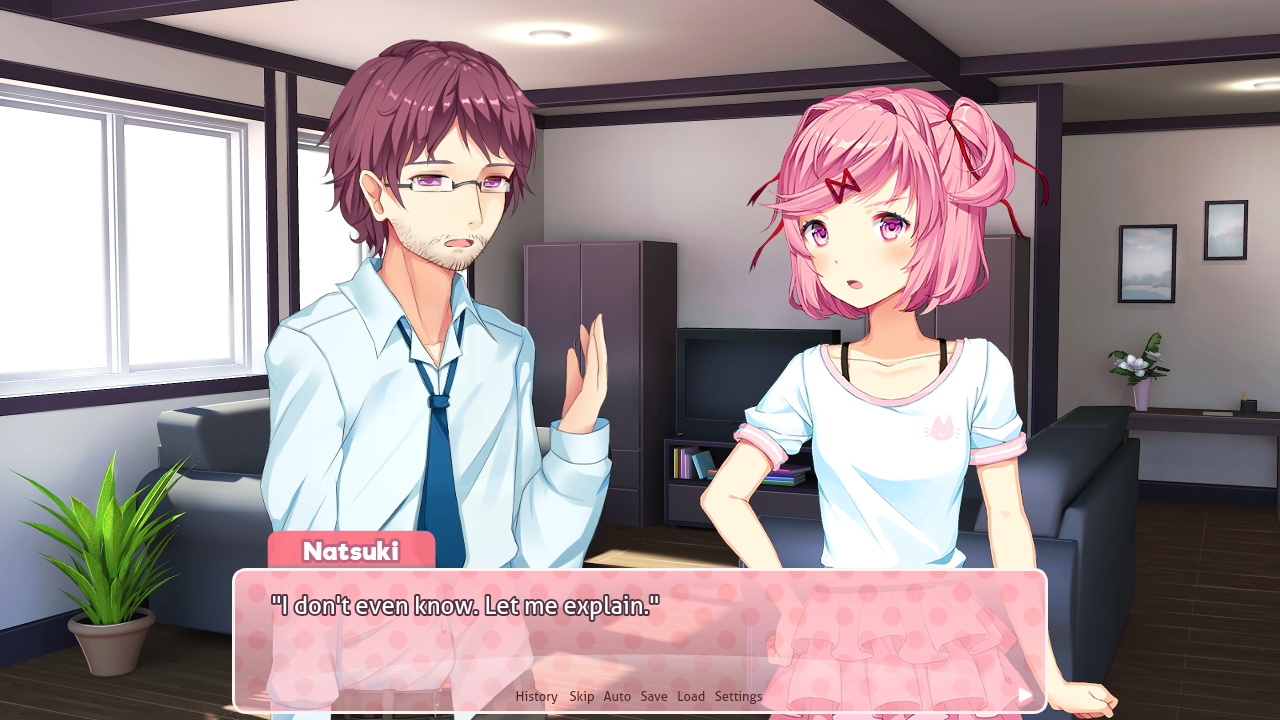Open the Settings menu
This screenshot has width=1280, height=720.
[x=737, y=696]
